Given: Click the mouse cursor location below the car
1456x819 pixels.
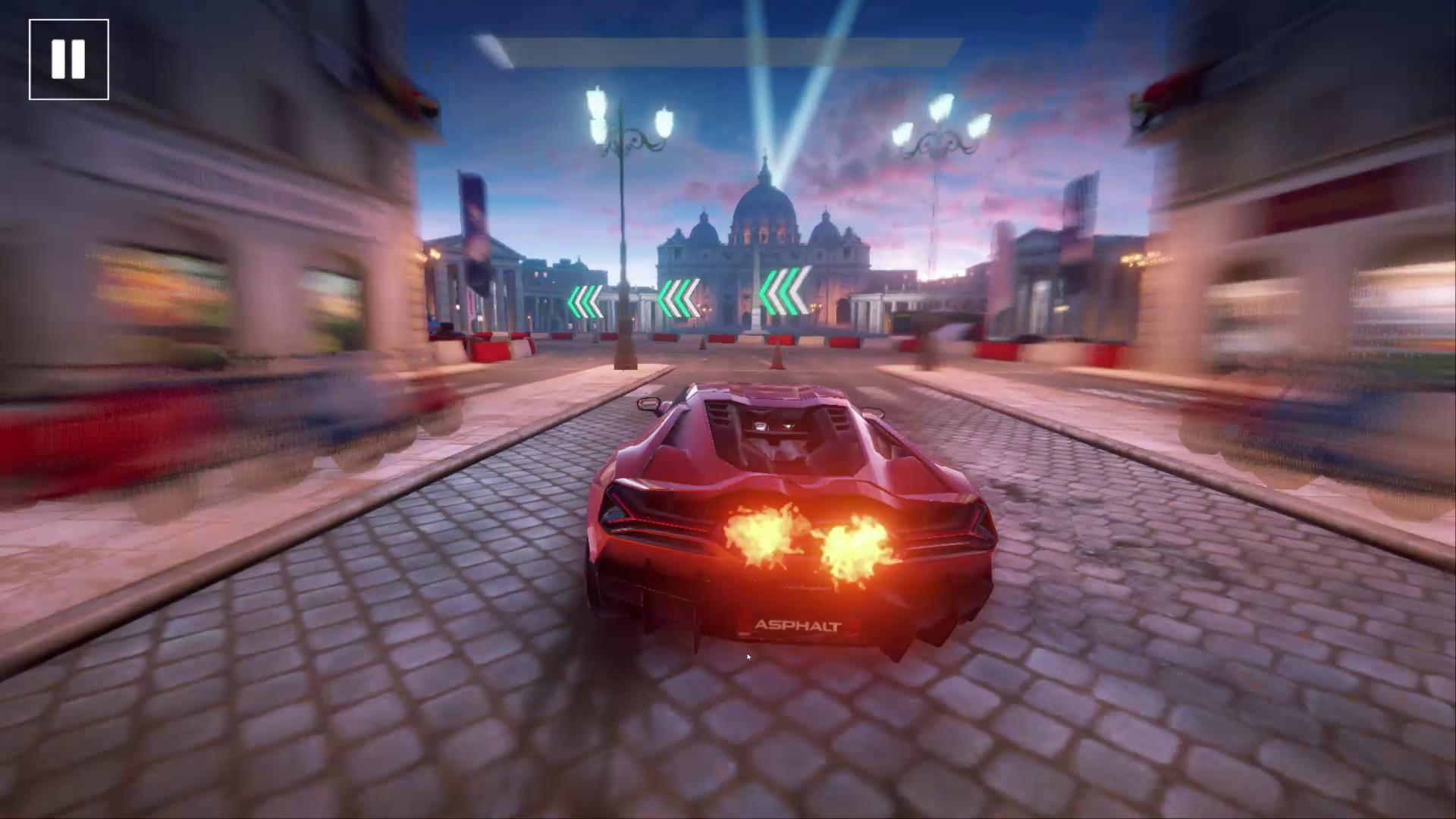Looking at the screenshot, I should coord(748,657).
